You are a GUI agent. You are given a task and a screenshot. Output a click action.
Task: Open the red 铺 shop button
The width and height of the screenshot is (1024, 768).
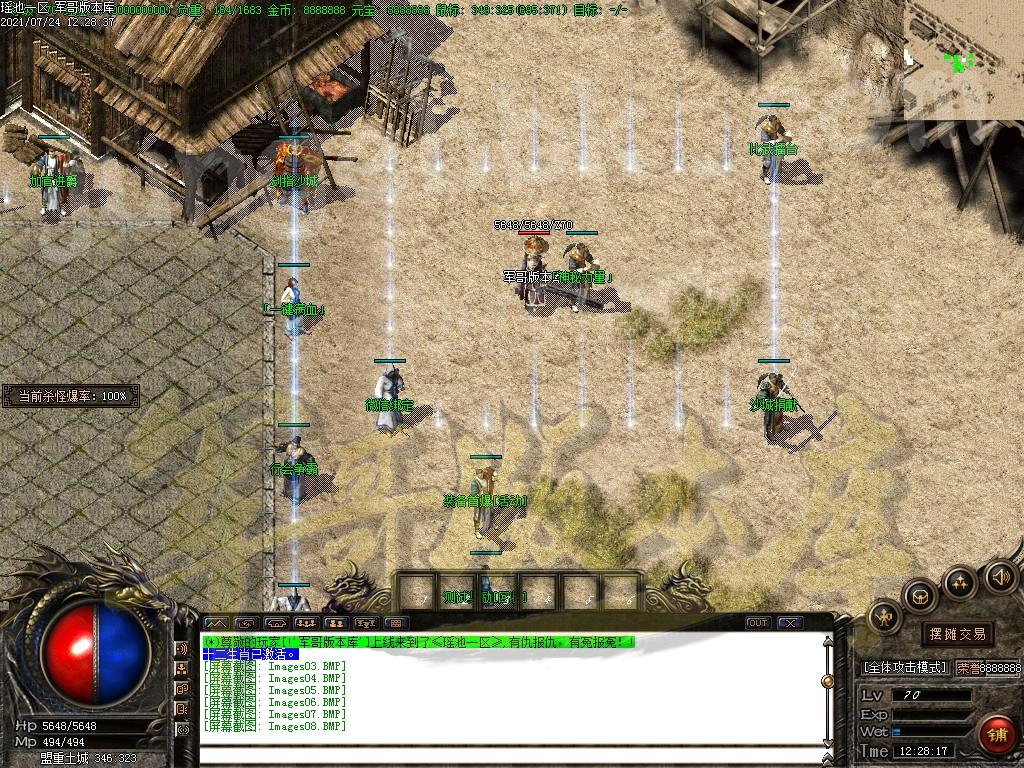tap(995, 734)
